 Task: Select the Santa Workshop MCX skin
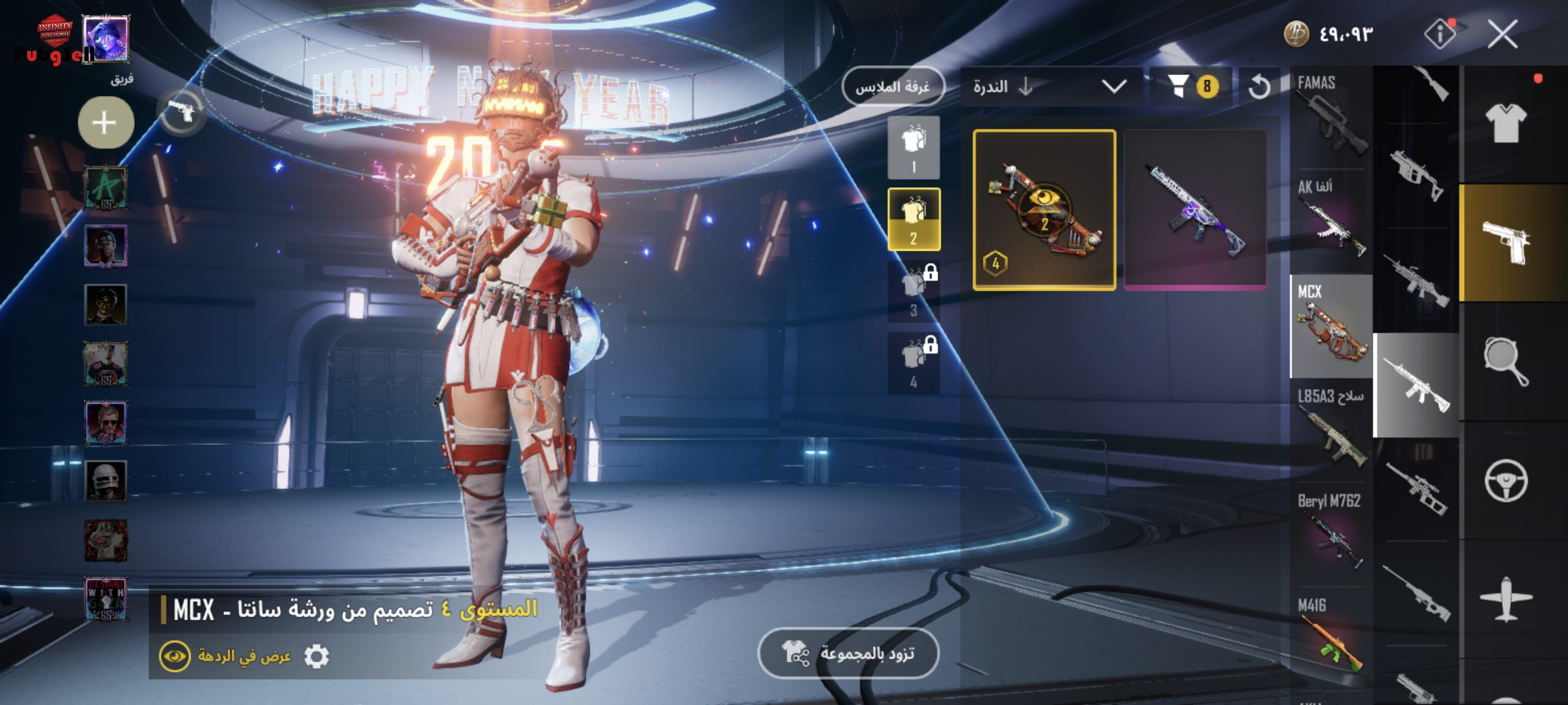(1044, 210)
